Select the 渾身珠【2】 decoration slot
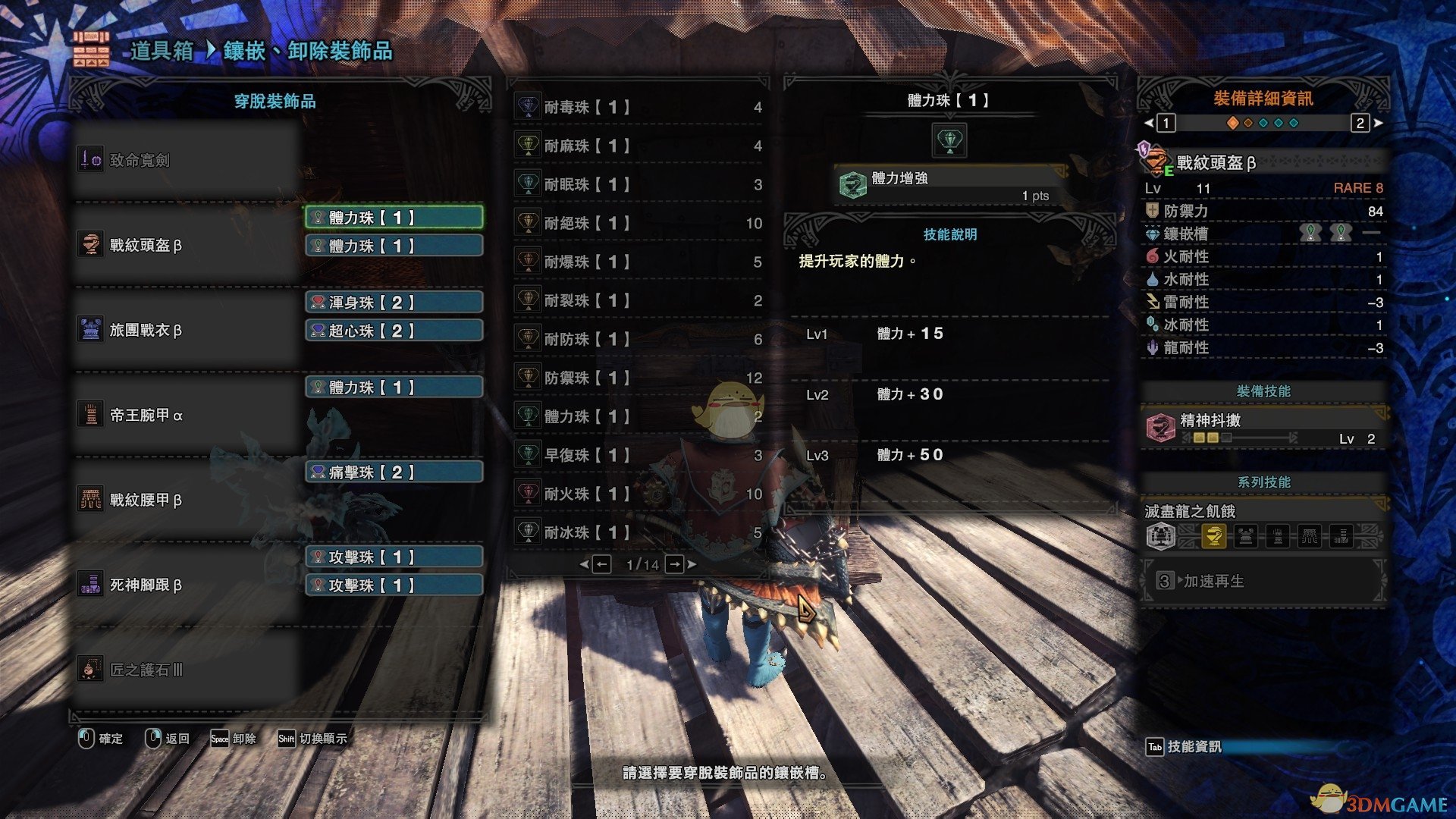This screenshot has width=1456, height=819. (394, 303)
